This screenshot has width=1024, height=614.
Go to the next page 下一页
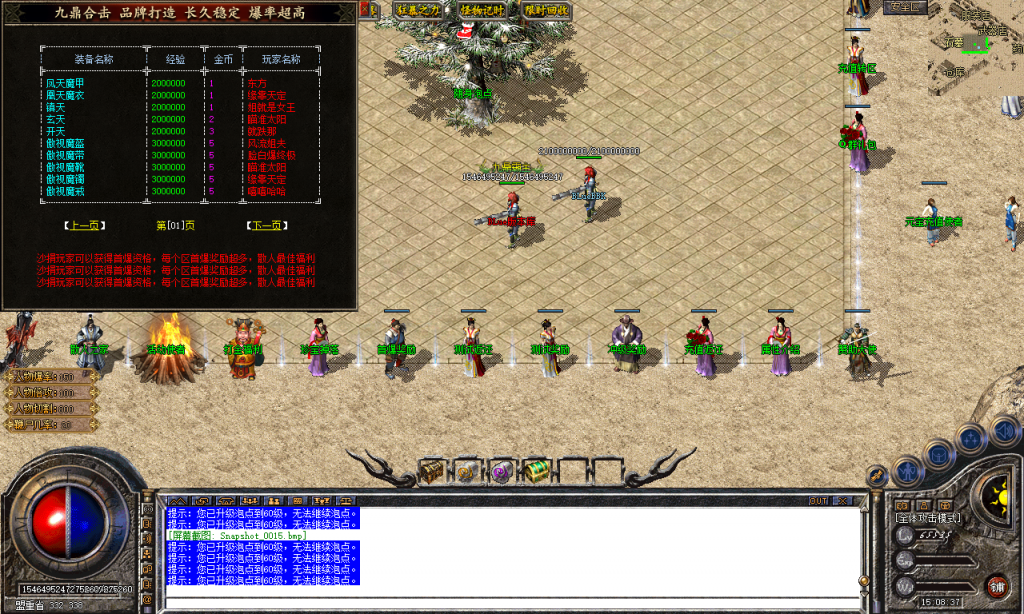[265, 226]
